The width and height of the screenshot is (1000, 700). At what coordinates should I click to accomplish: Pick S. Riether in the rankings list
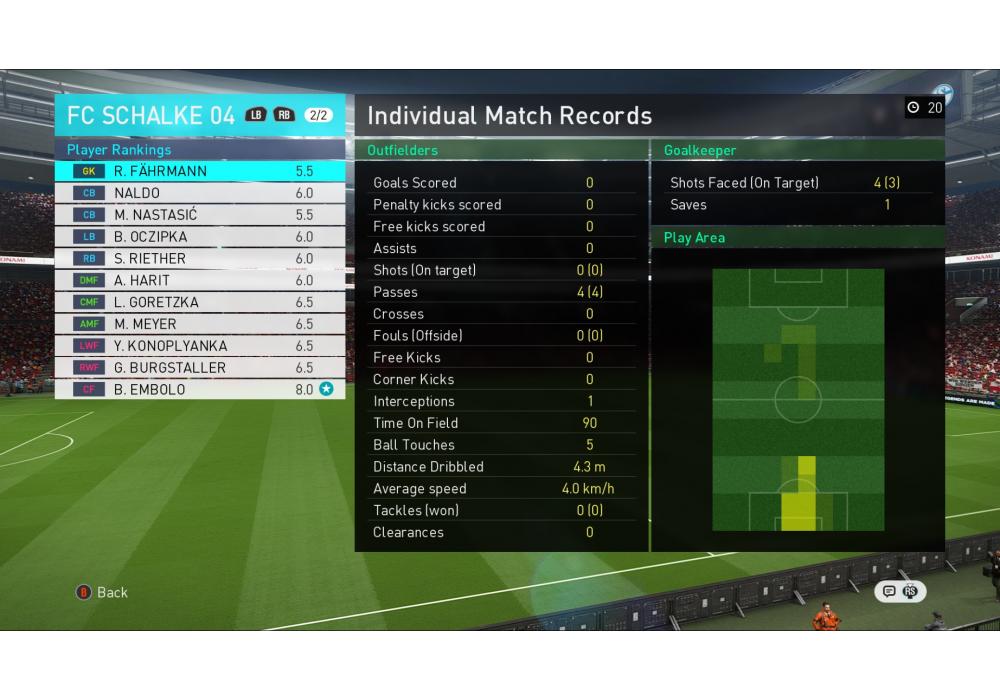200,258
